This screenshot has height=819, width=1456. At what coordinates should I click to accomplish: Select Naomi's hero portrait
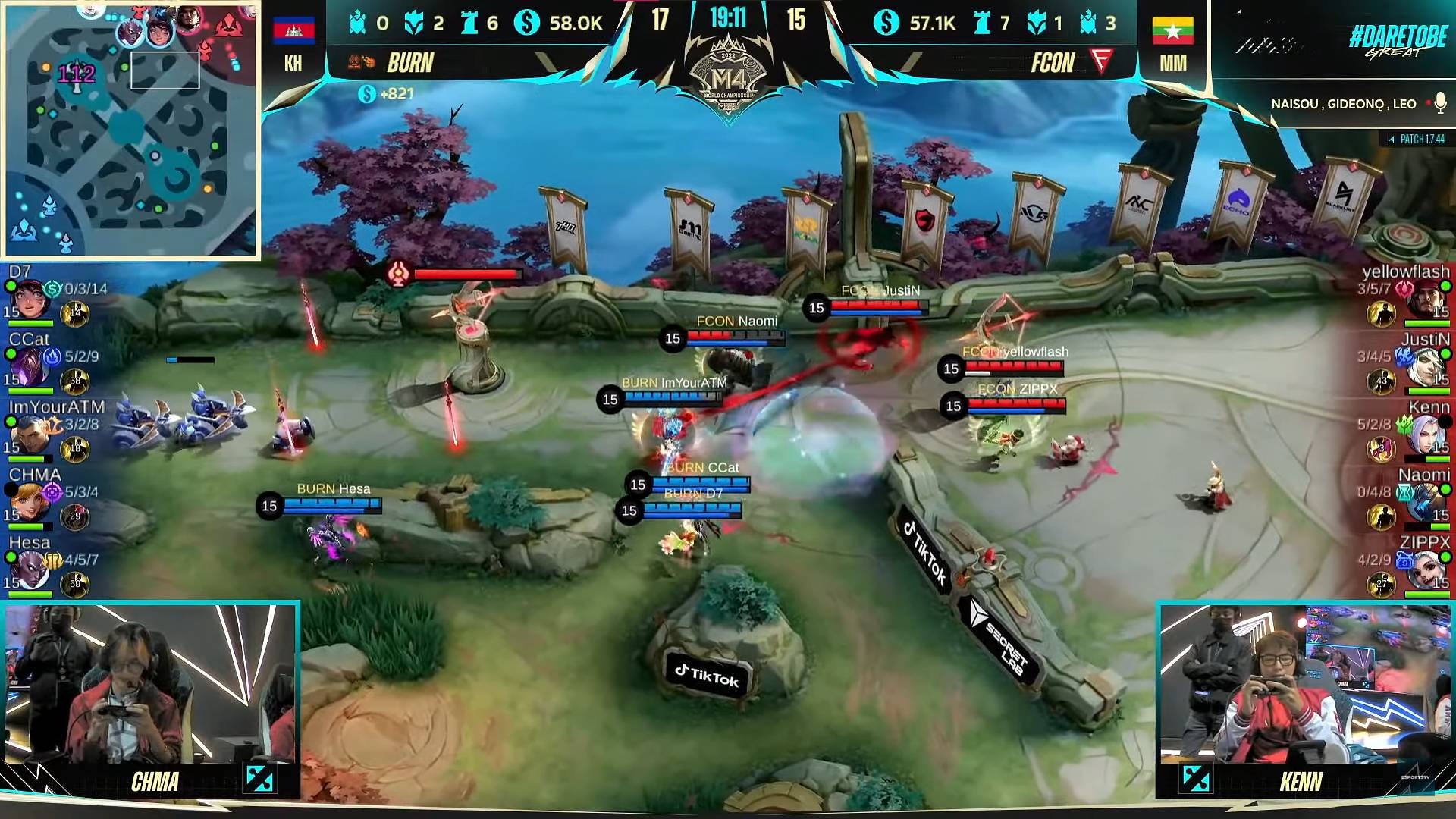[x=1427, y=502]
